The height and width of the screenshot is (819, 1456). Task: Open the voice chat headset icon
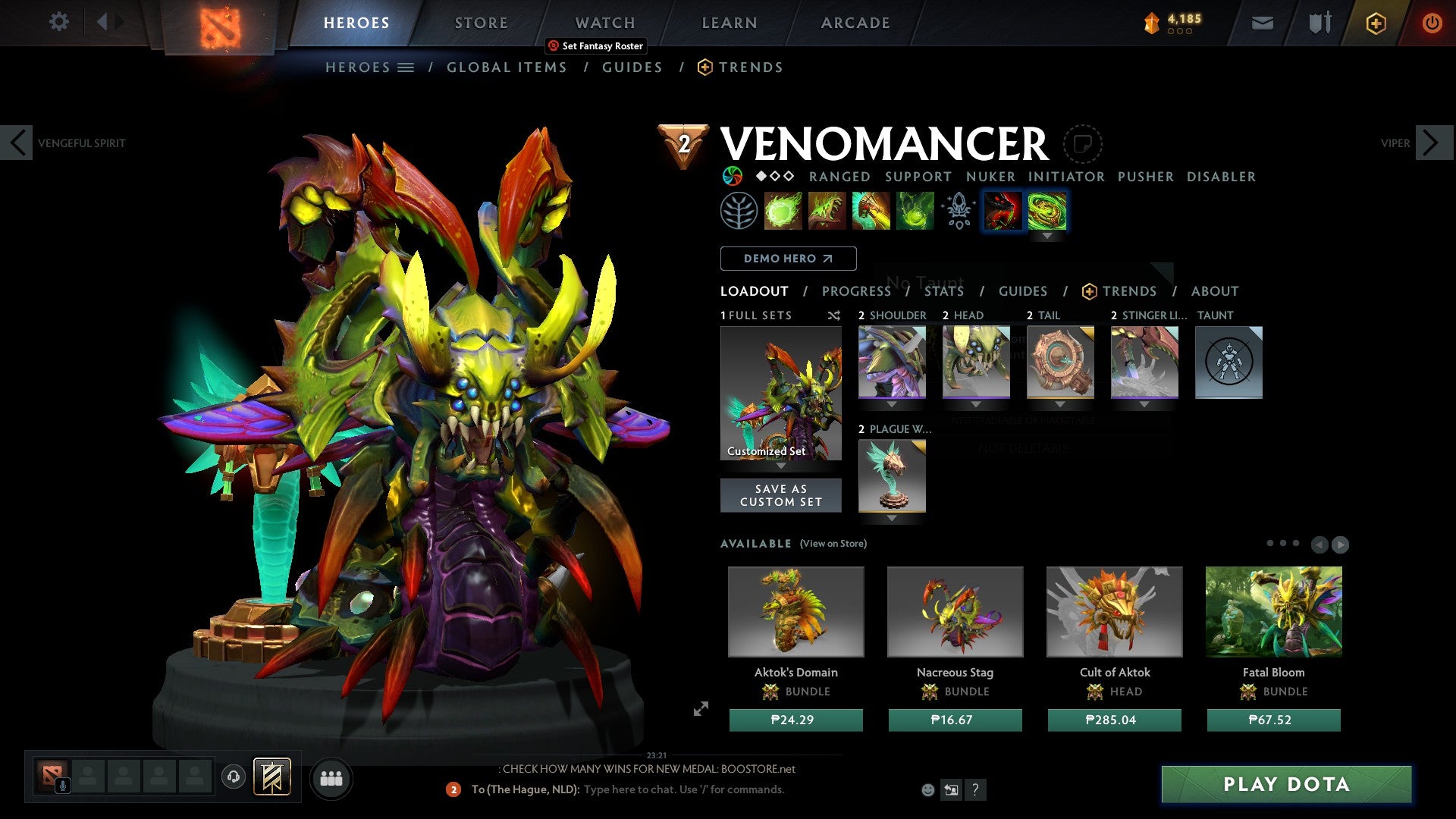click(x=233, y=777)
